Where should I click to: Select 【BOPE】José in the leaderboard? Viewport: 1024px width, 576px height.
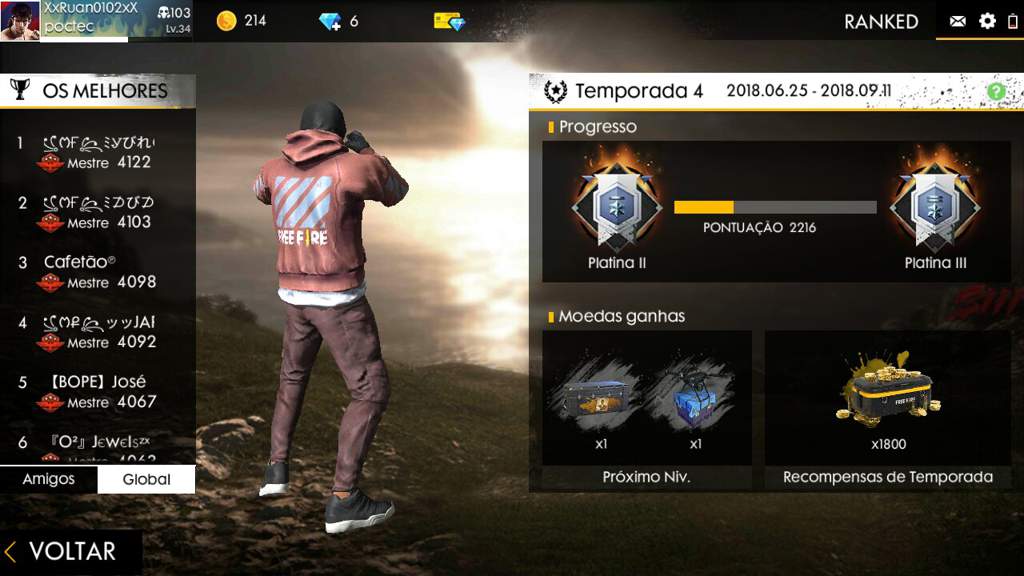coord(98,391)
